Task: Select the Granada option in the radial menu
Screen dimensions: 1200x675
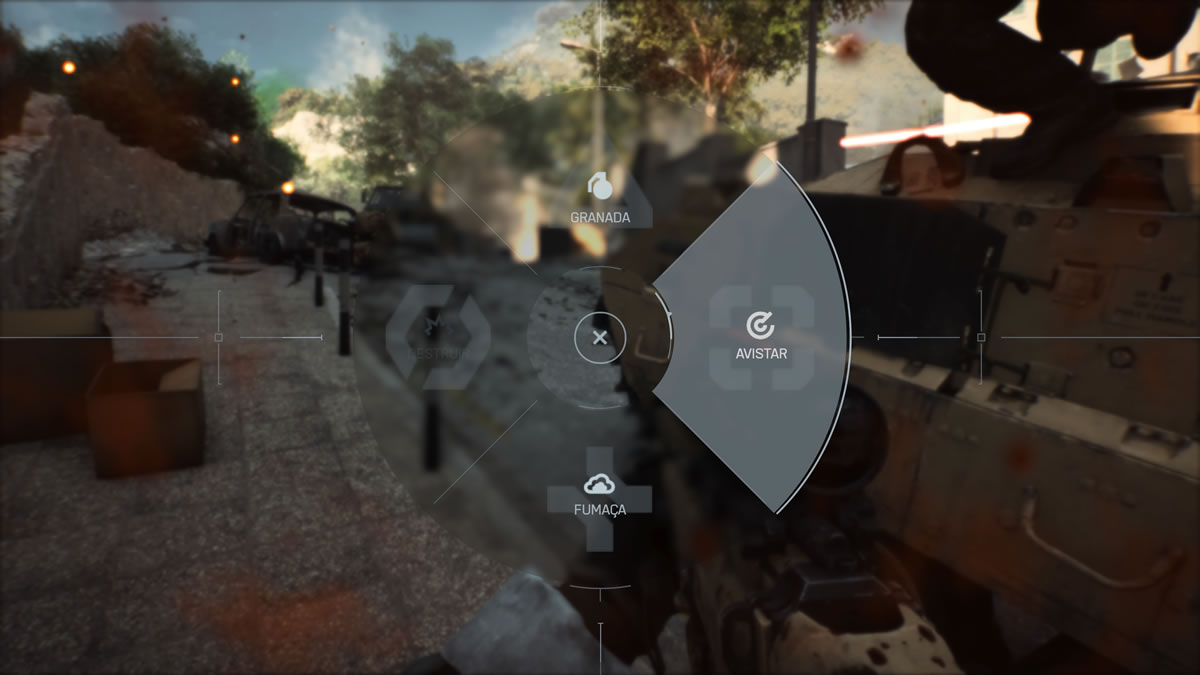Action: pyautogui.click(x=600, y=197)
